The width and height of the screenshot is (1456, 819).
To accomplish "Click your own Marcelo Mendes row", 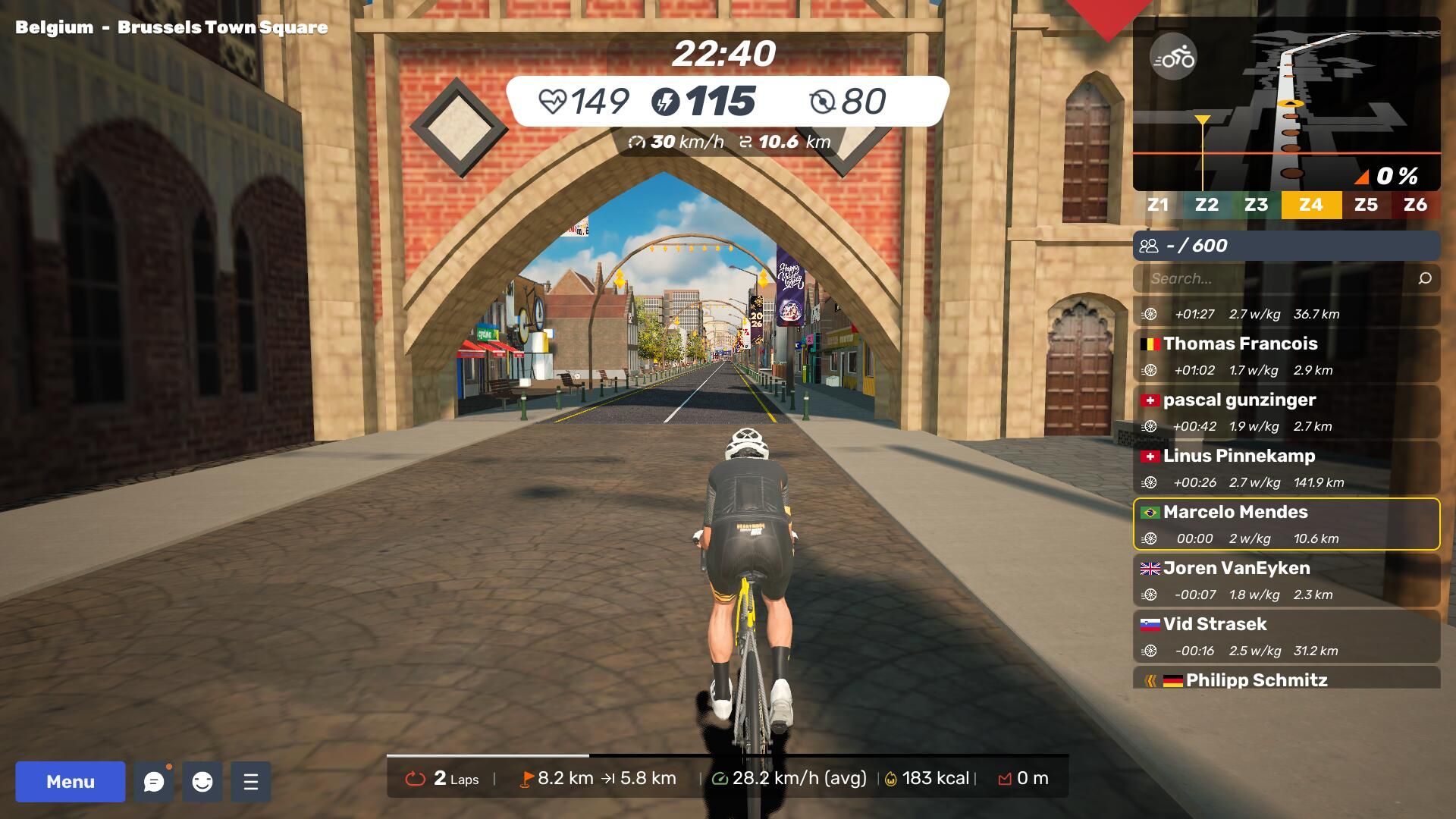I will point(1286,524).
